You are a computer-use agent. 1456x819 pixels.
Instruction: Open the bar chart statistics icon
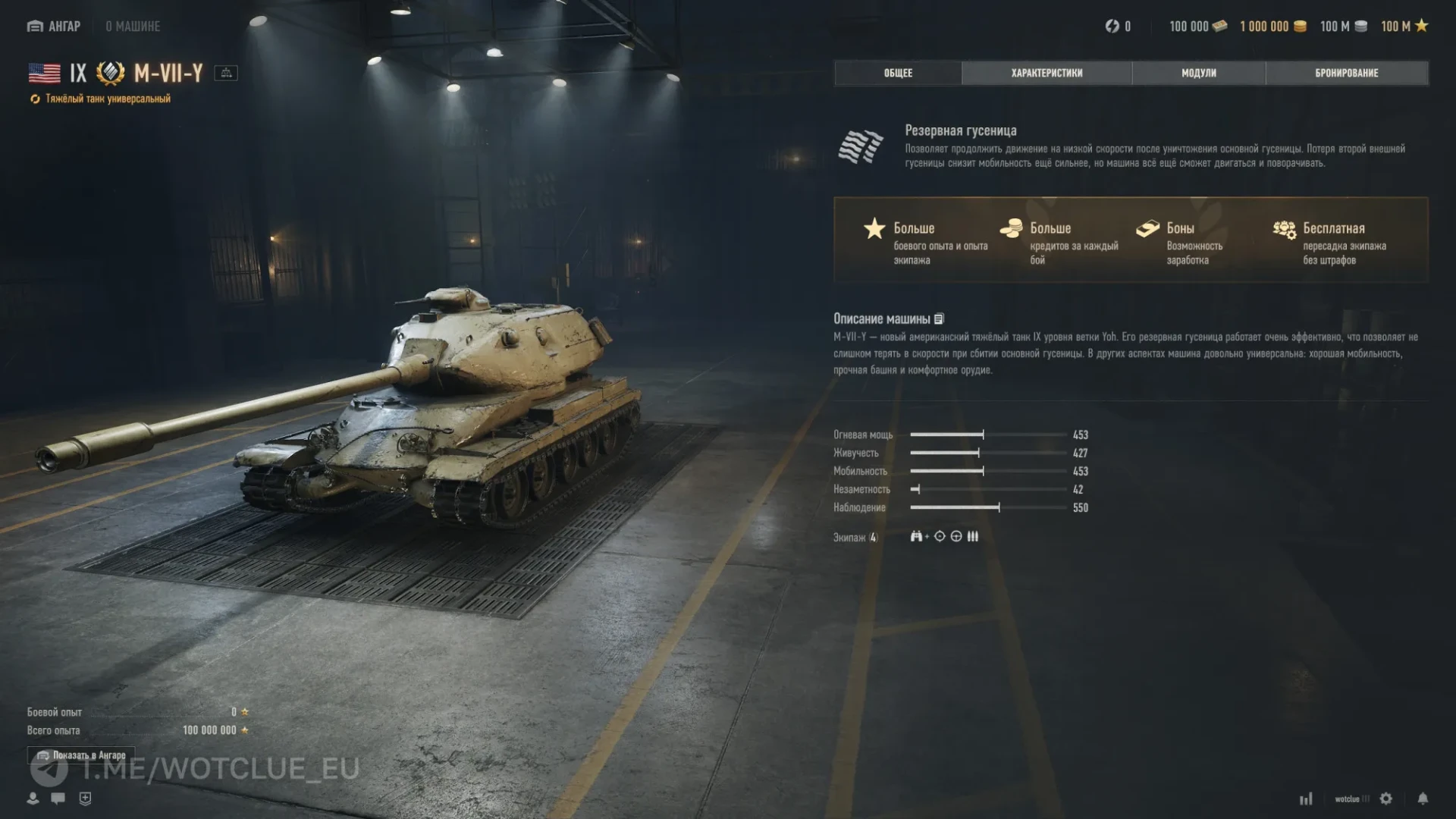coord(1306,799)
